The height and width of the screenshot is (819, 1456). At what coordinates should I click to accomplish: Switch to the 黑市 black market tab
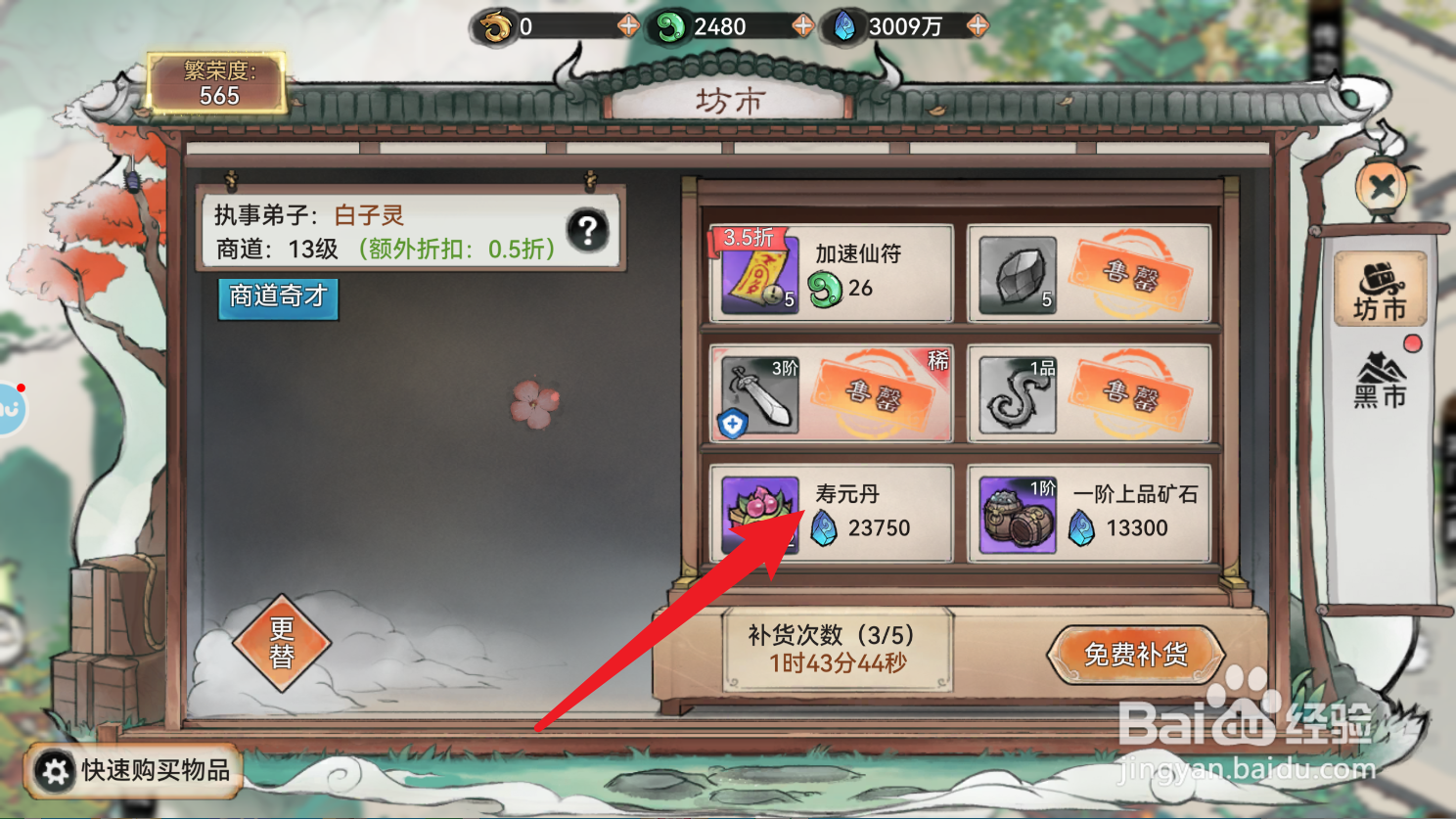tap(1381, 377)
